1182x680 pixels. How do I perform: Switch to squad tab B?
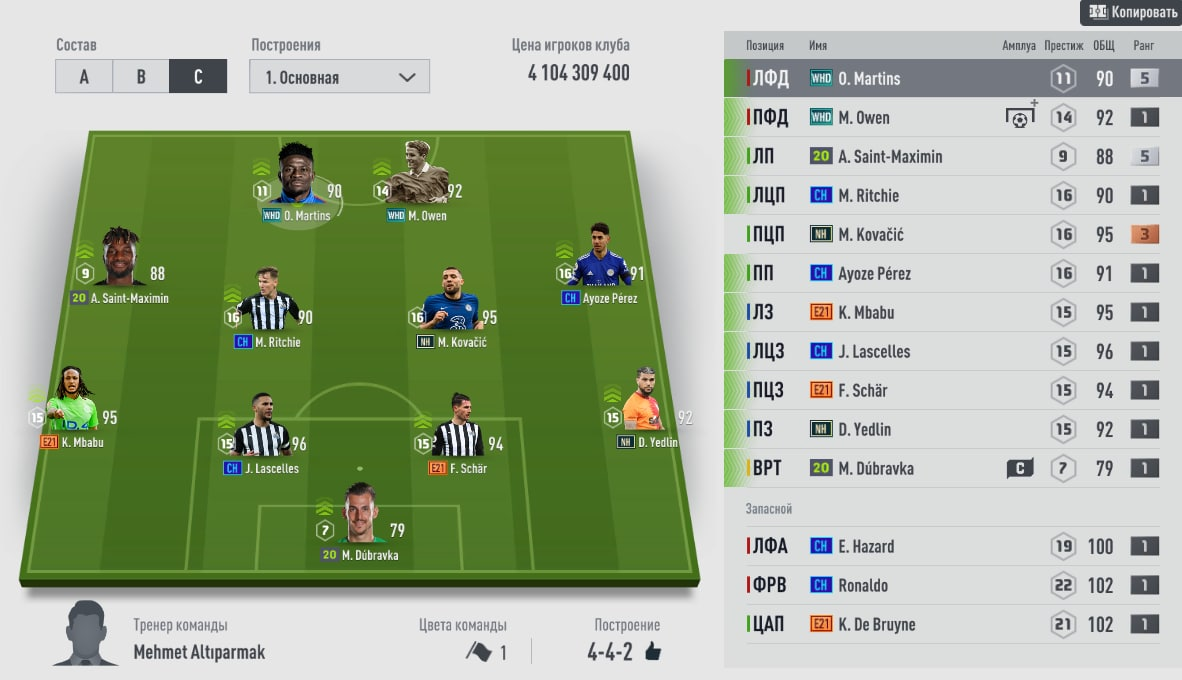[x=141, y=77]
